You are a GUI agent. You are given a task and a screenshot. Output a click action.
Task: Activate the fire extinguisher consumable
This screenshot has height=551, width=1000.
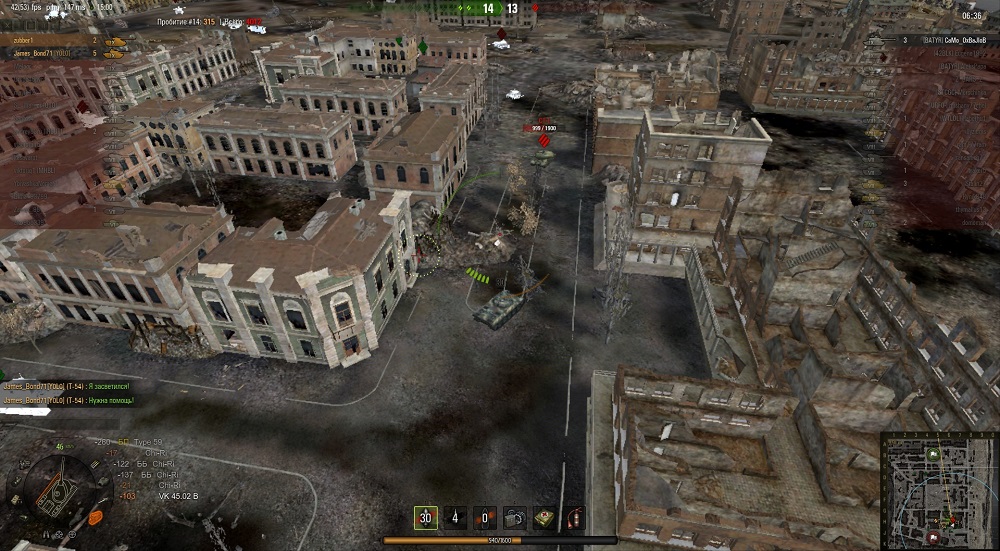click(x=575, y=517)
